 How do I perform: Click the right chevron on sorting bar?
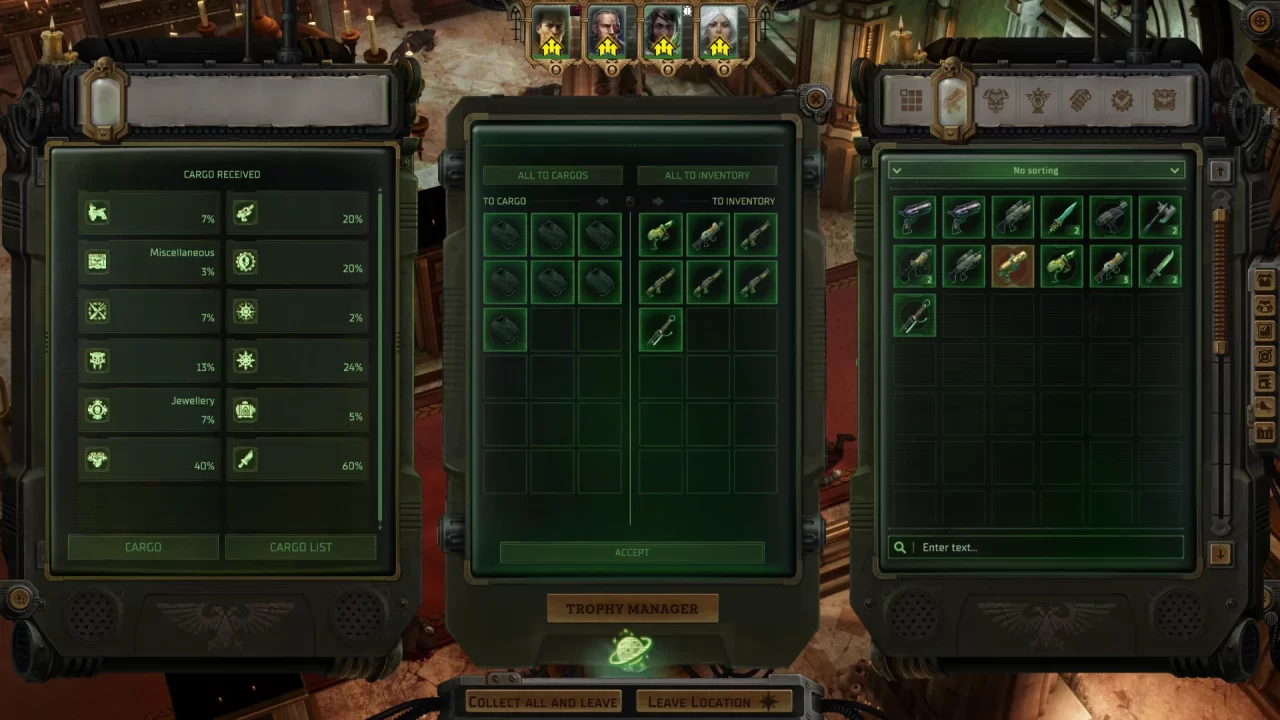pyautogui.click(x=1174, y=170)
